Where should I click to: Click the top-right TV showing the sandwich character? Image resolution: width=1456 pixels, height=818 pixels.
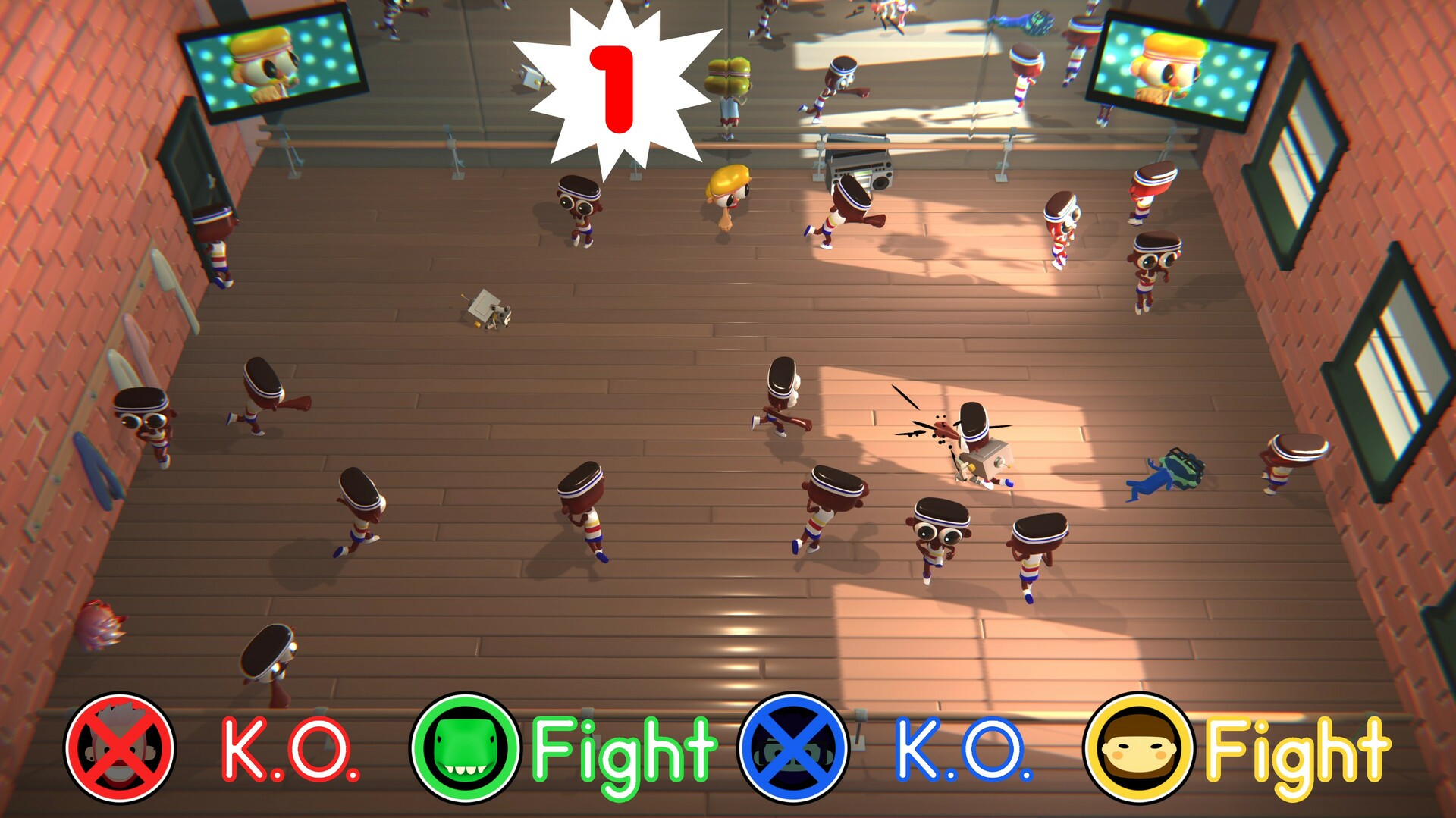click(1183, 68)
